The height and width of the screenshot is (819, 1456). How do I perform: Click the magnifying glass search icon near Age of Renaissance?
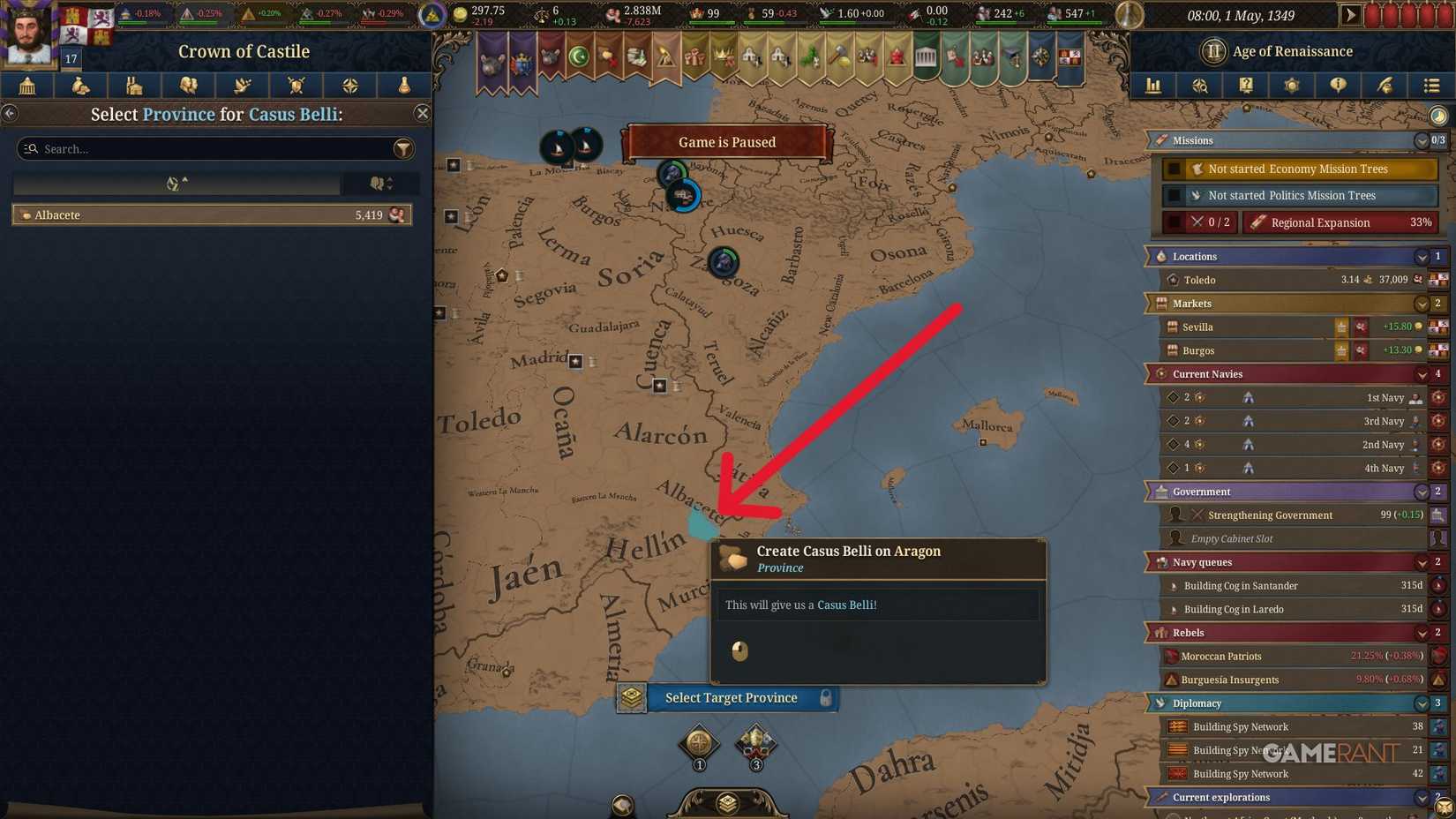pos(1200,86)
